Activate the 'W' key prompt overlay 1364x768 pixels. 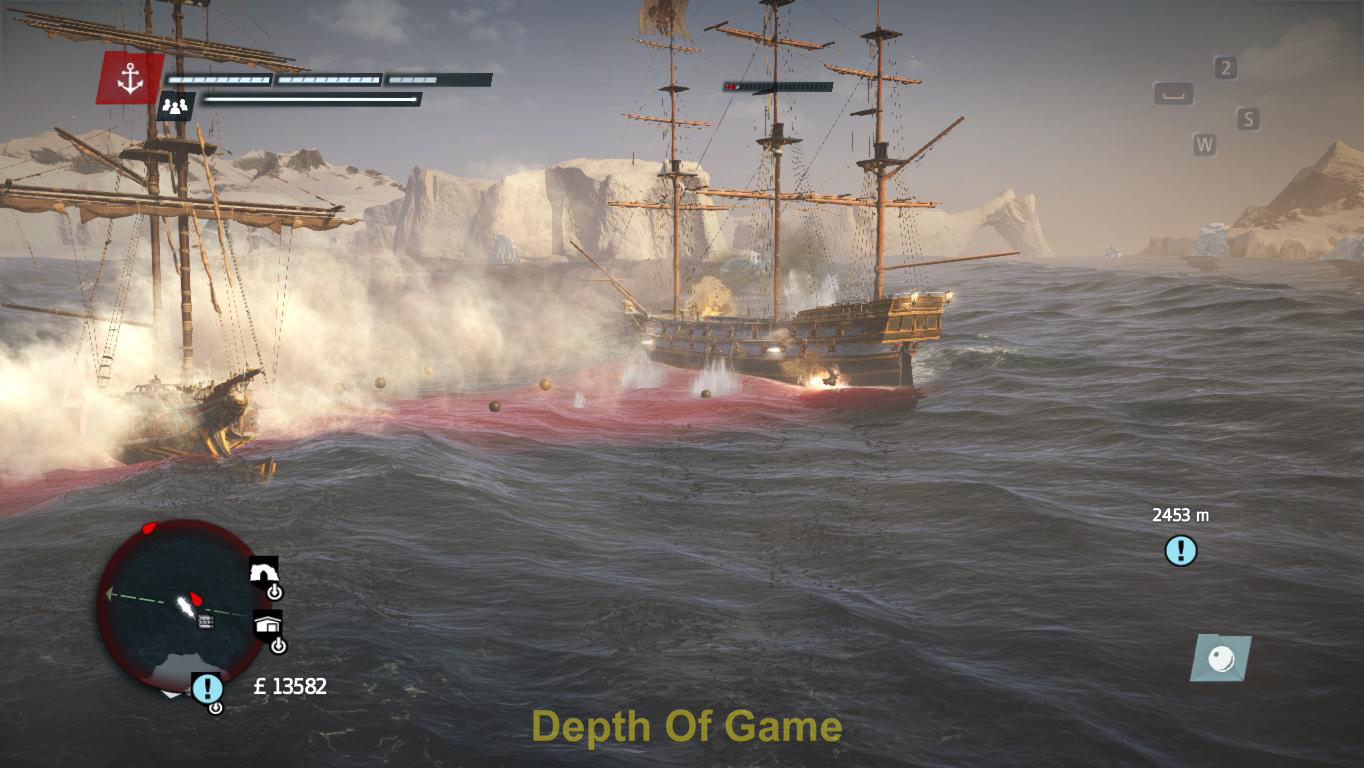pos(1206,144)
